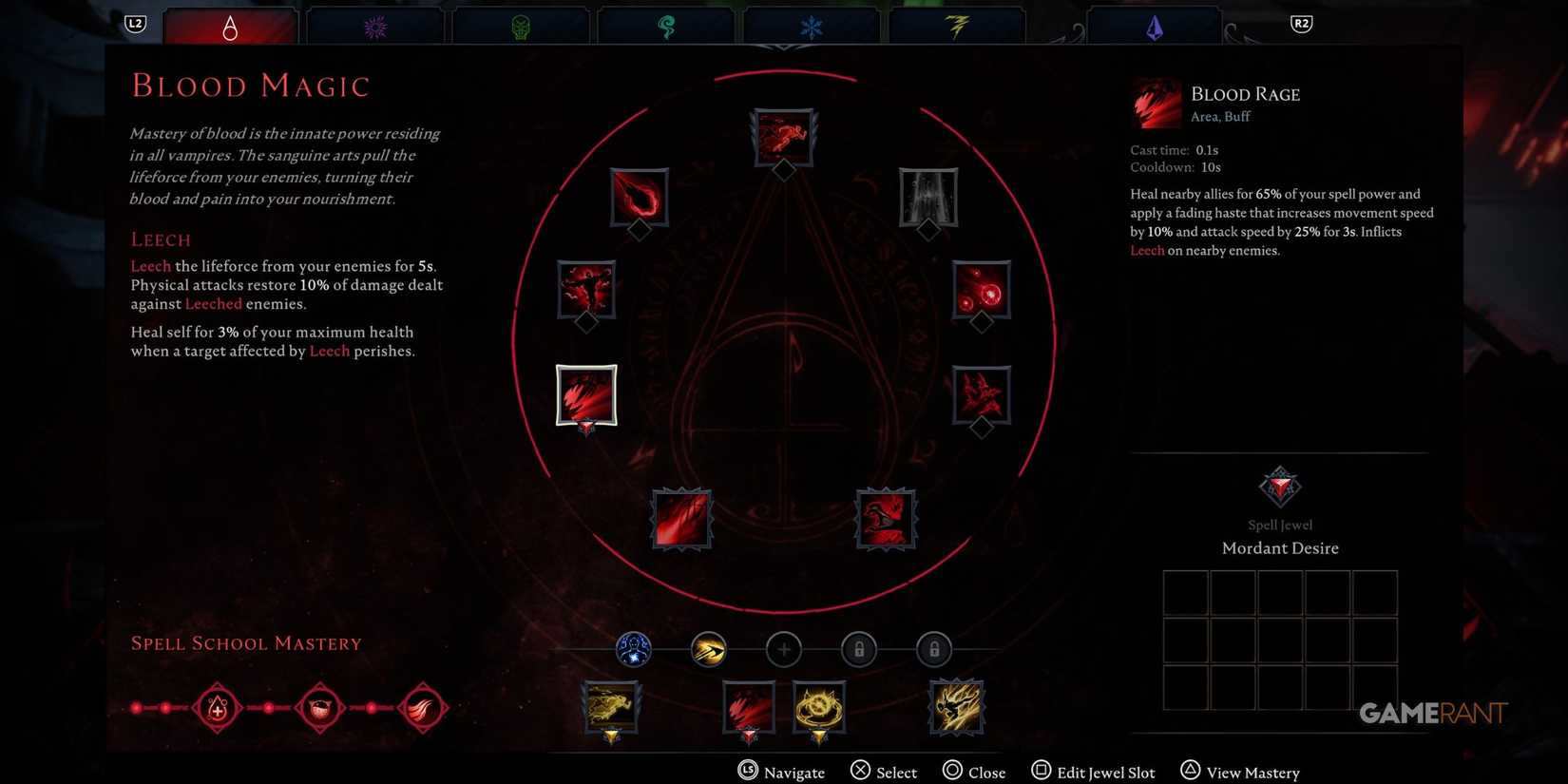The width and height of the screenshot is (1568, 784).
Task: Click Edit Jewel Slot at screen bottom
Action: click(x=1093, y=772)
